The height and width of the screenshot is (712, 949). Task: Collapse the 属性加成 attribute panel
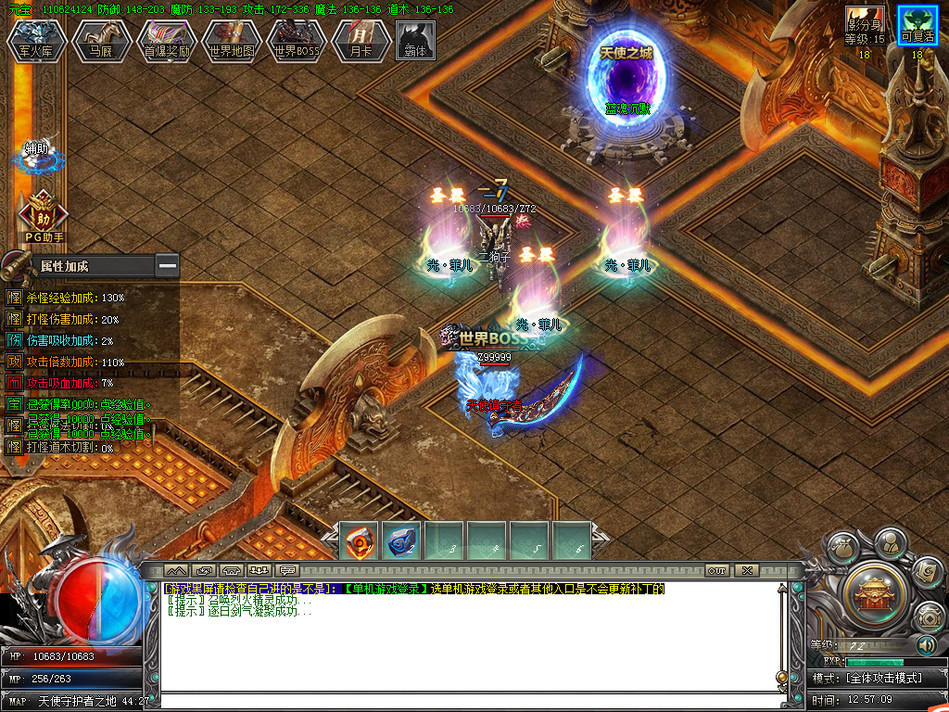click(167, 266)
